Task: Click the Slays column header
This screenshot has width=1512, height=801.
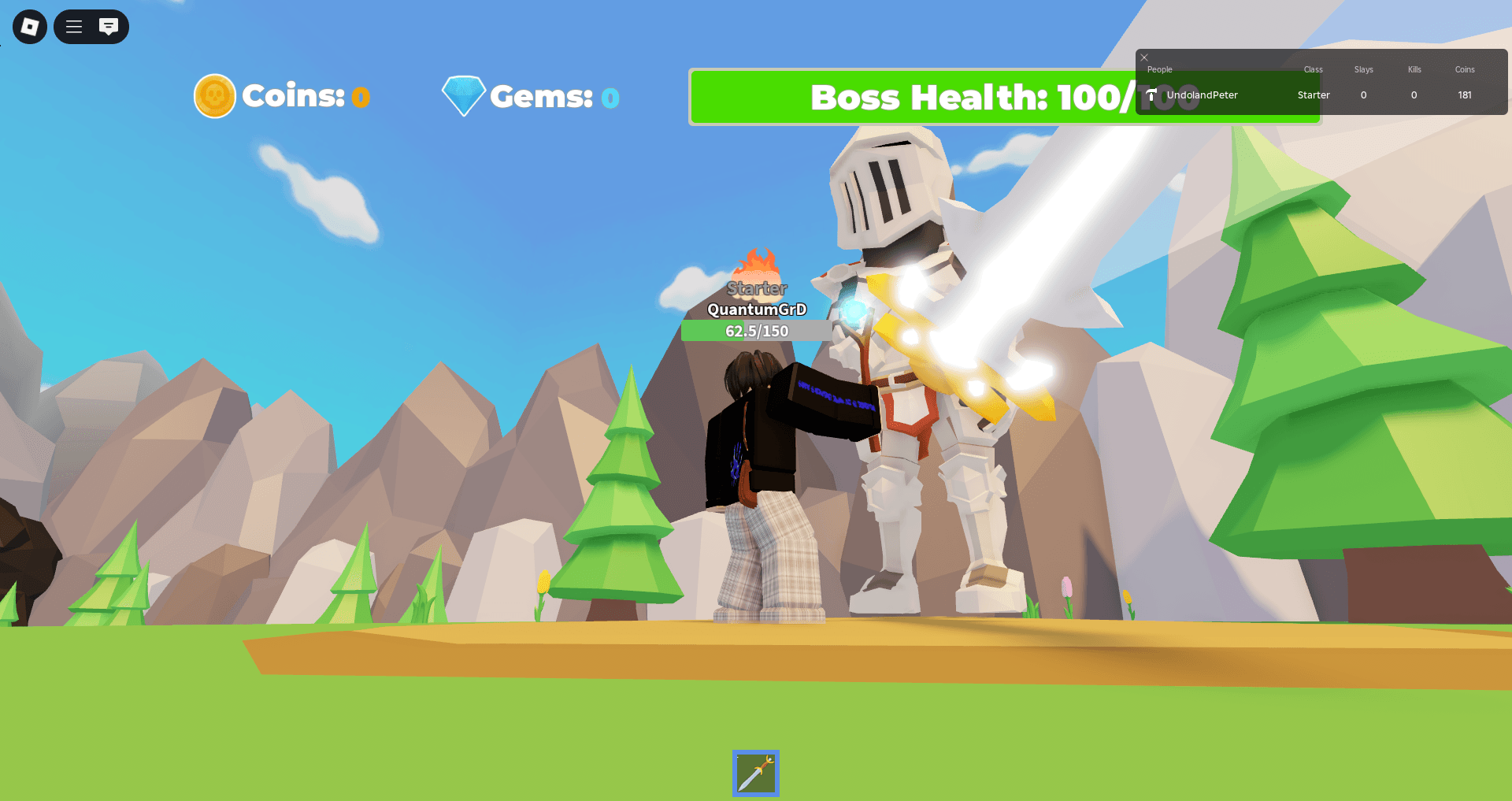Action: coord(1362,69)
